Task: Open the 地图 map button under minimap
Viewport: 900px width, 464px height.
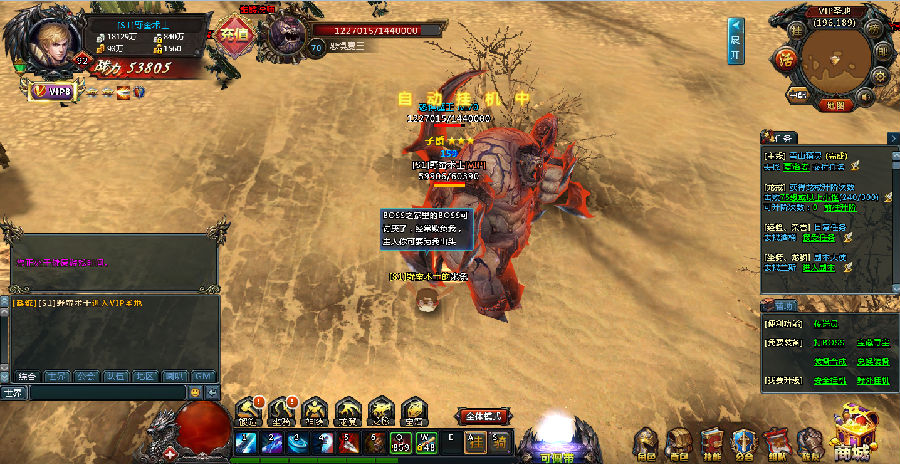Action: [x=834, y=104]
